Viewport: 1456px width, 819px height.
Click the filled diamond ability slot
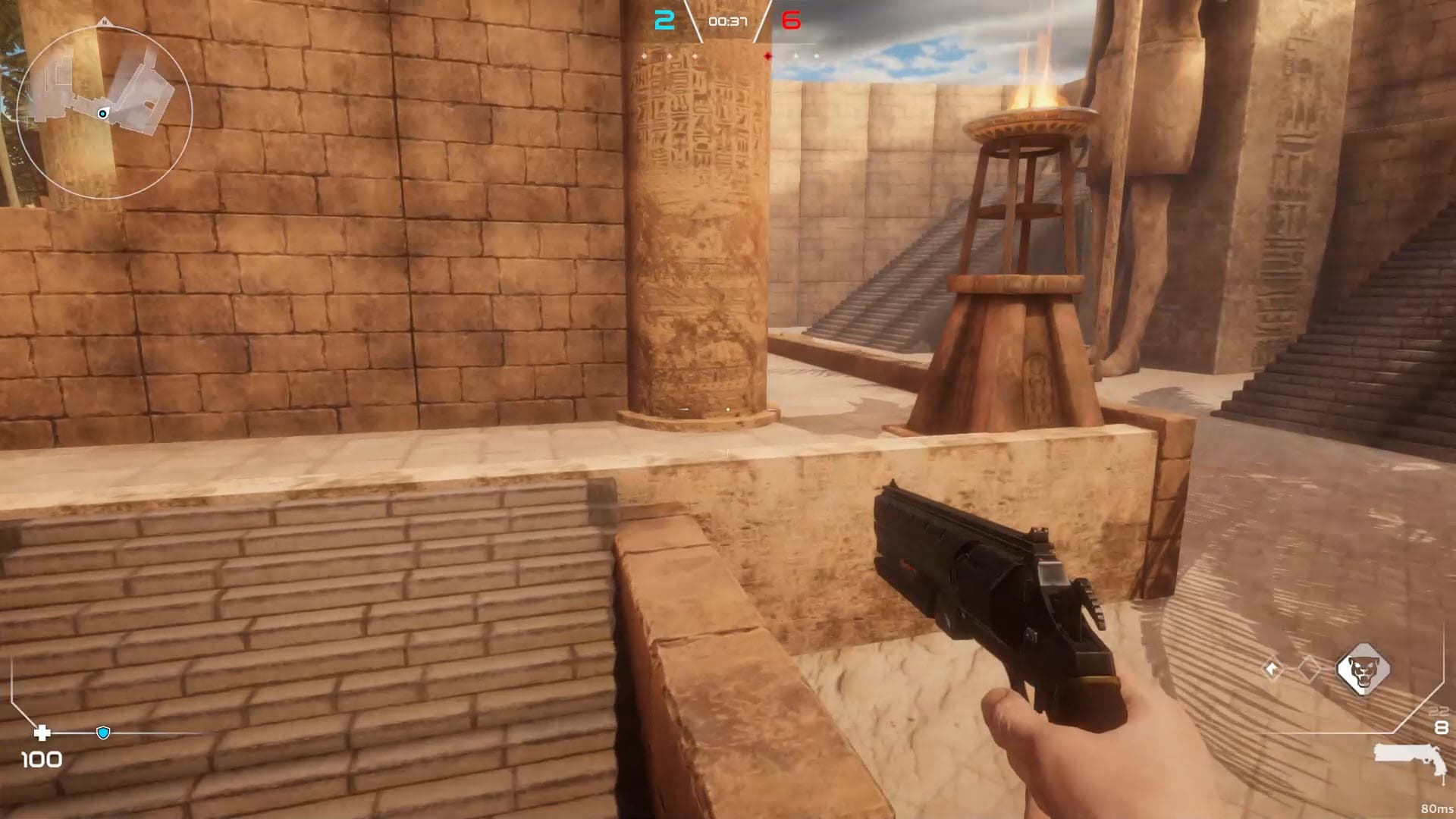tap(1272, 669)
